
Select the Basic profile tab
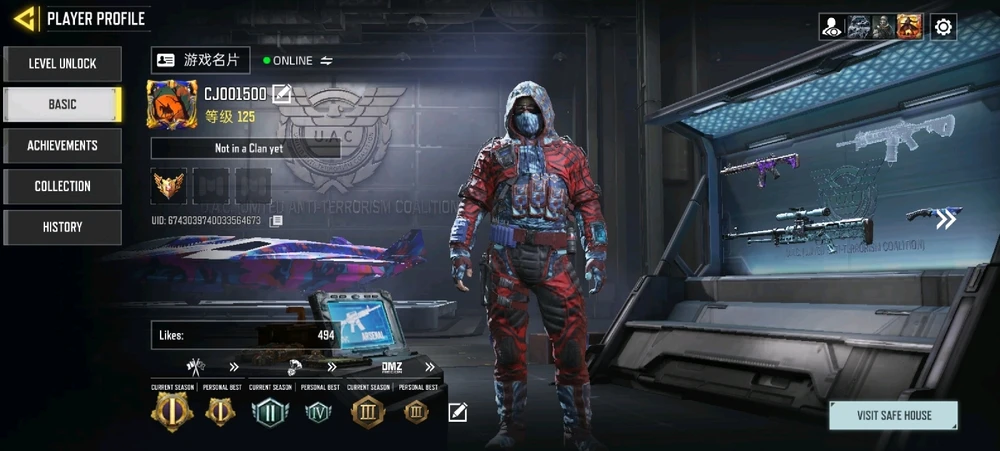point(62,105)
